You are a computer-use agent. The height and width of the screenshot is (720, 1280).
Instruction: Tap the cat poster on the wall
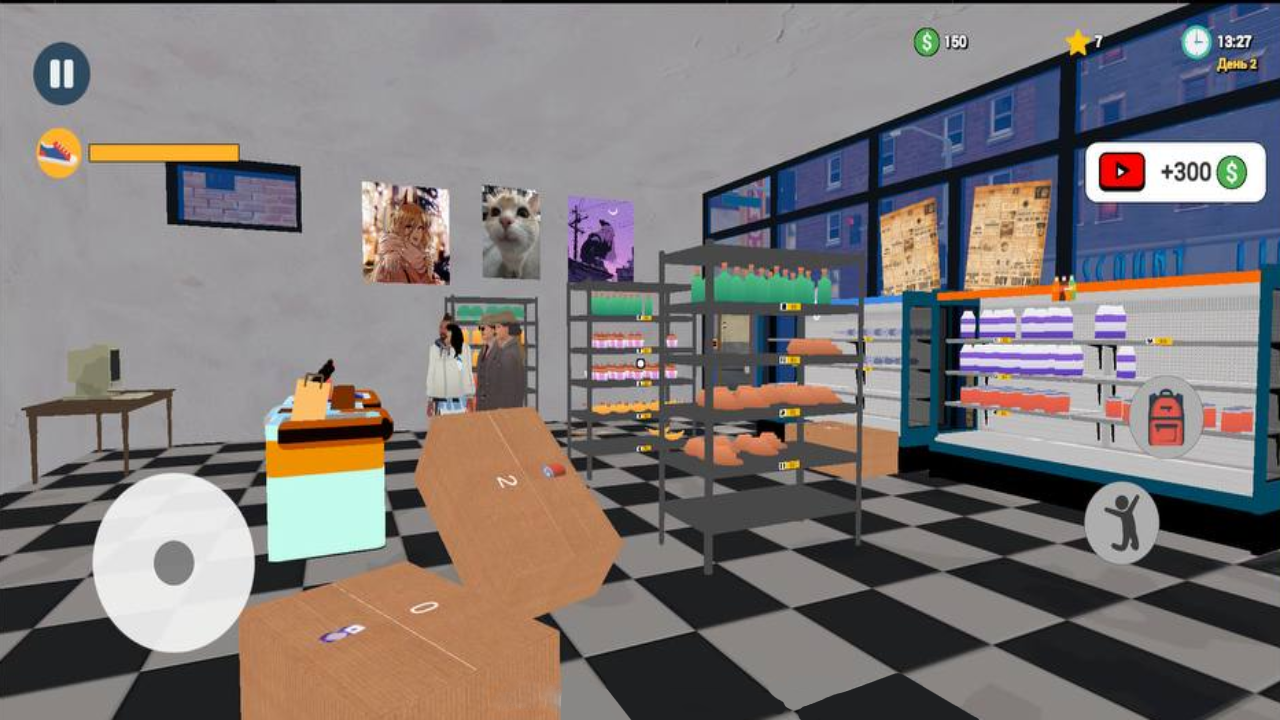pos(510,232)
